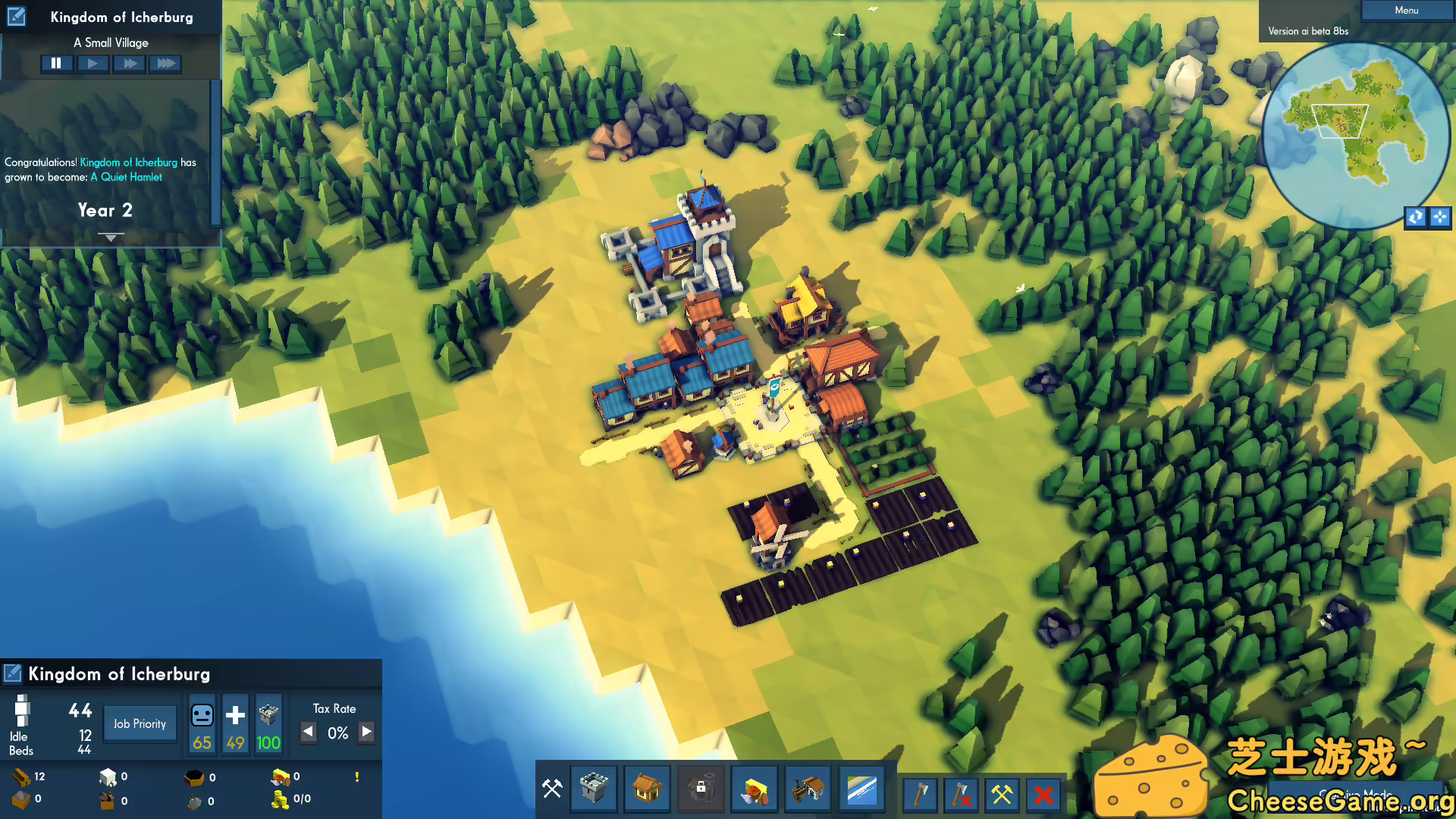Open the Job Priority panel
Viewport: 1456px width, 819px height.
point(140,723)
